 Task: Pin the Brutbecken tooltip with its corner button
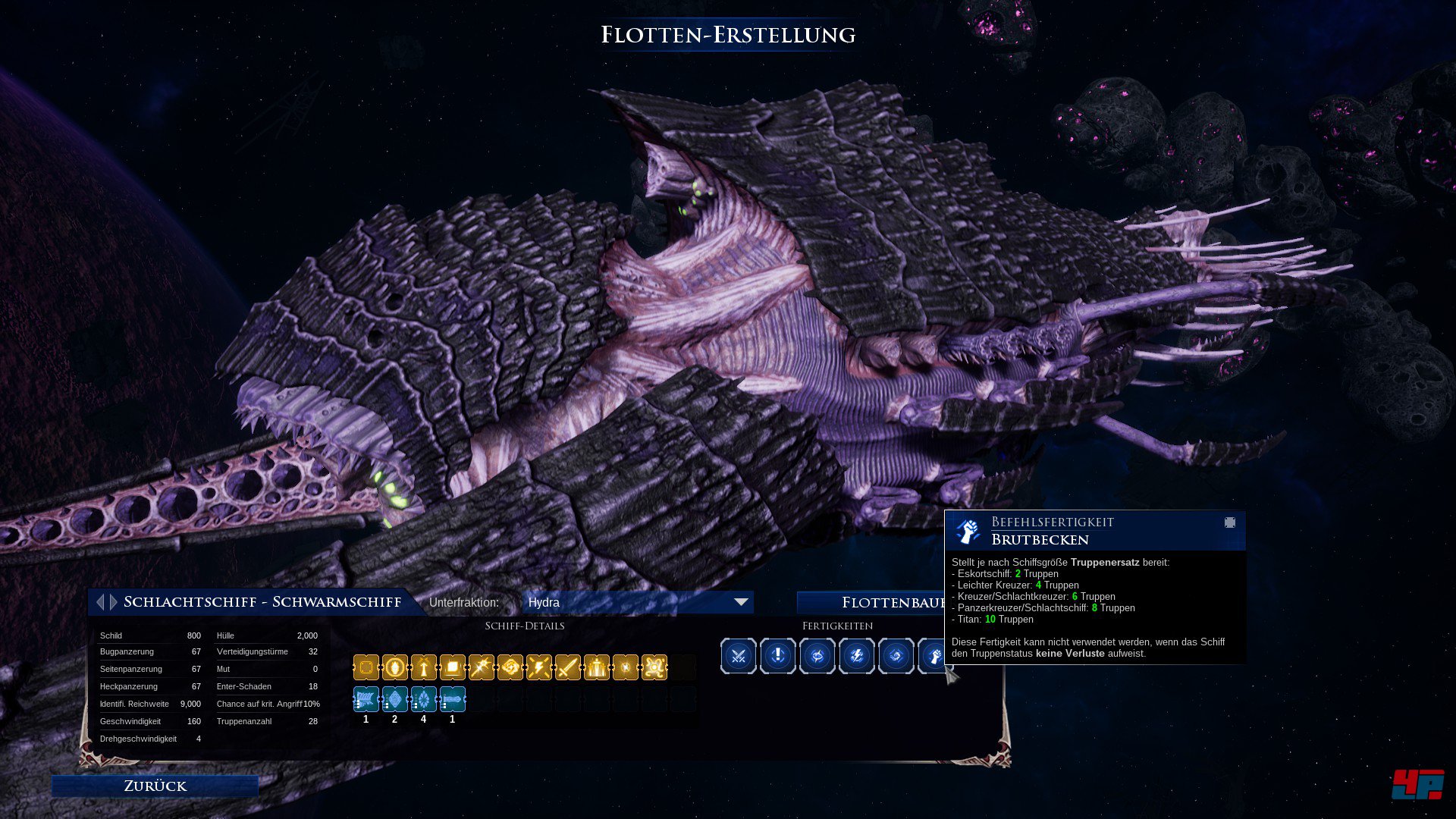tap(1230, 522)
